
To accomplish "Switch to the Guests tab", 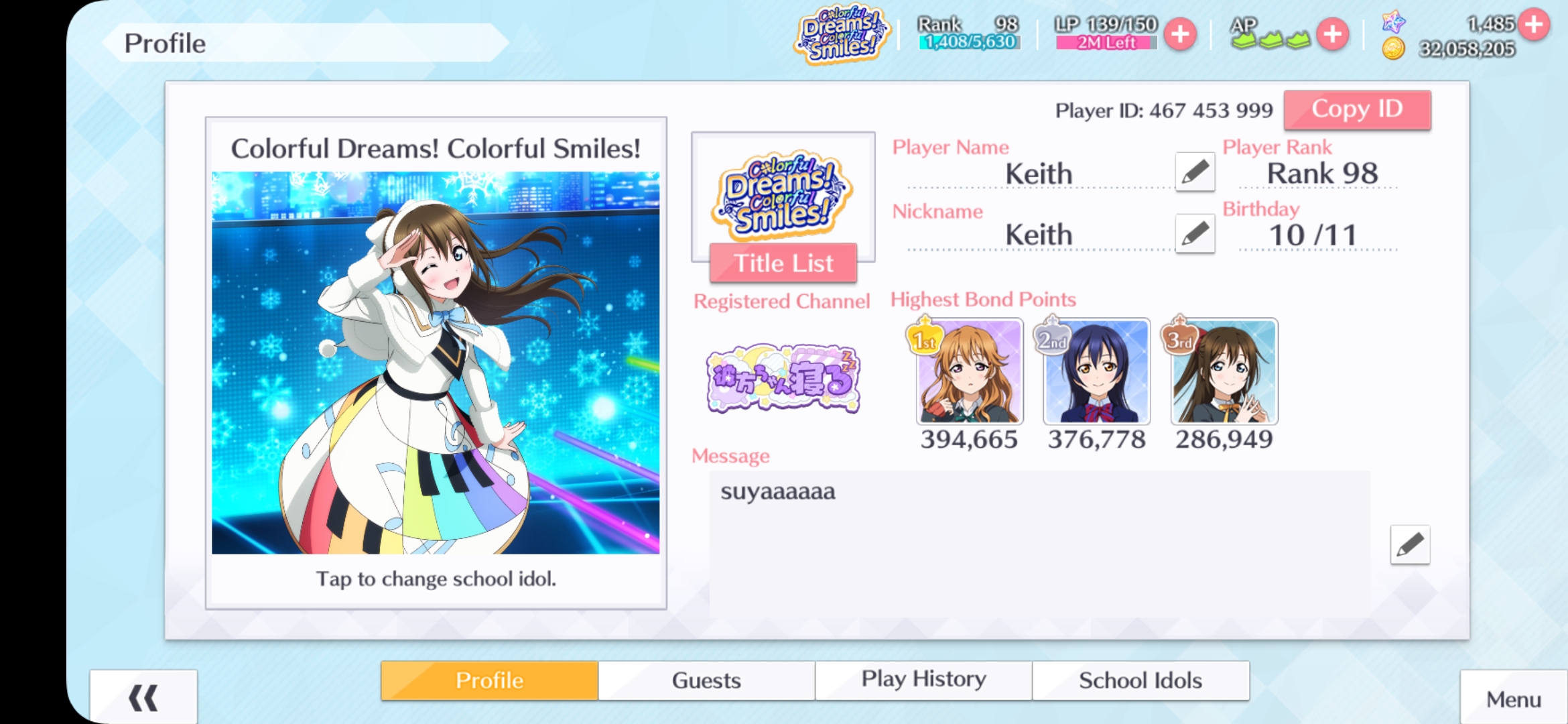I will [706, 680].
